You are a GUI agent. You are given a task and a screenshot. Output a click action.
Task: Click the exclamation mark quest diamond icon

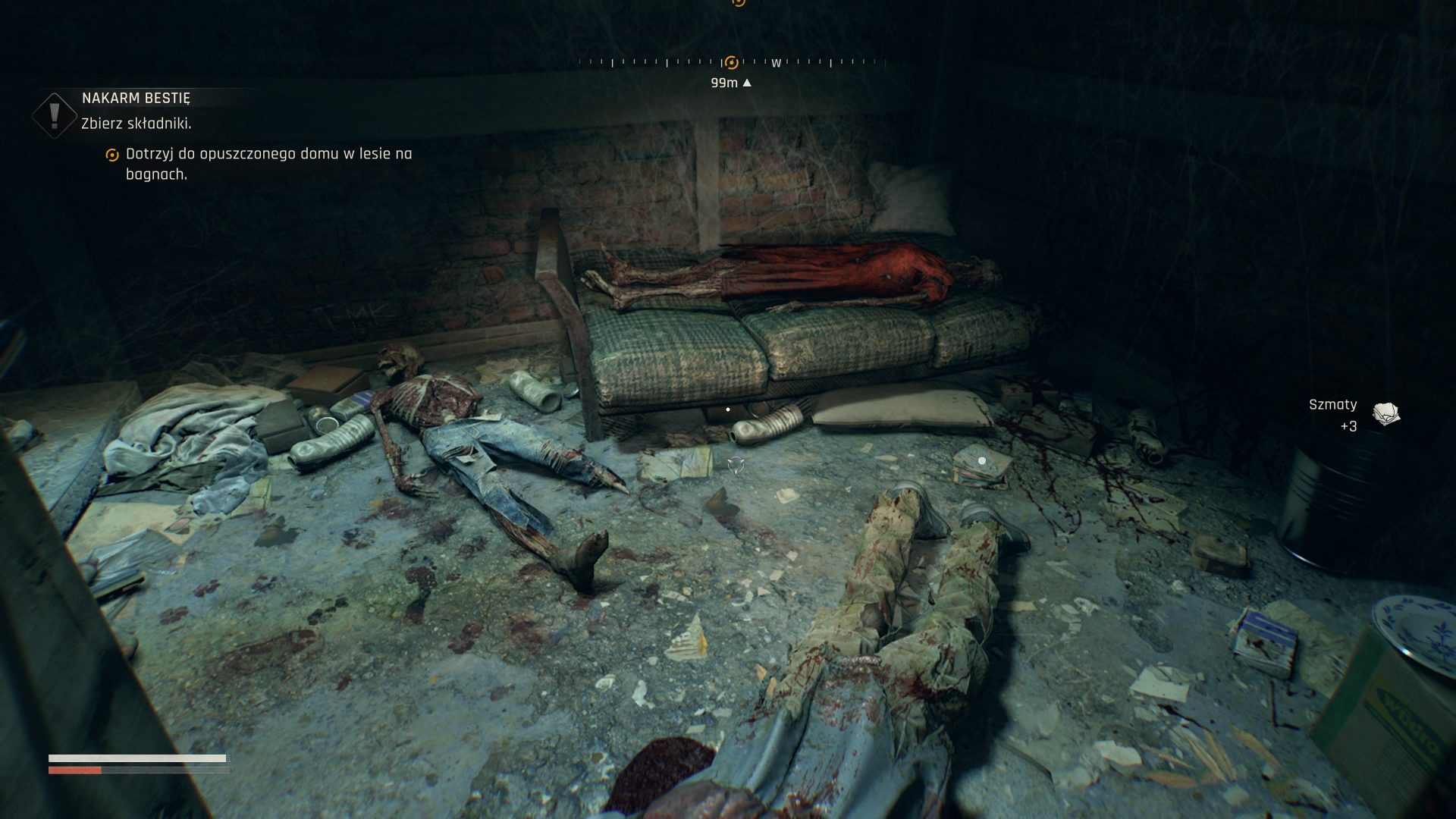55,116
